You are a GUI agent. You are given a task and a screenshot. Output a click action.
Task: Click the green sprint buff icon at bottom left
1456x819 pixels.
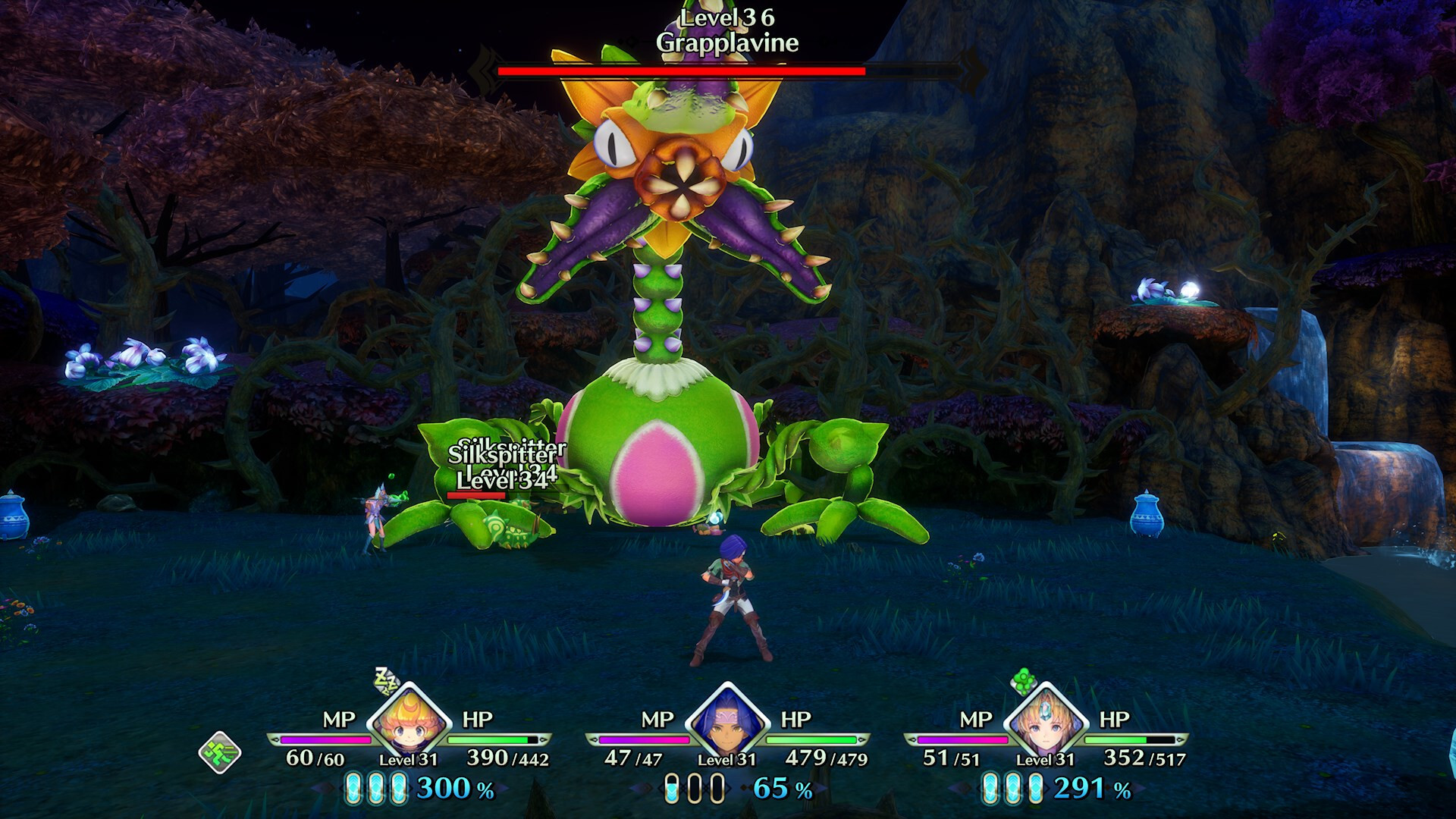tap(219, 752)
